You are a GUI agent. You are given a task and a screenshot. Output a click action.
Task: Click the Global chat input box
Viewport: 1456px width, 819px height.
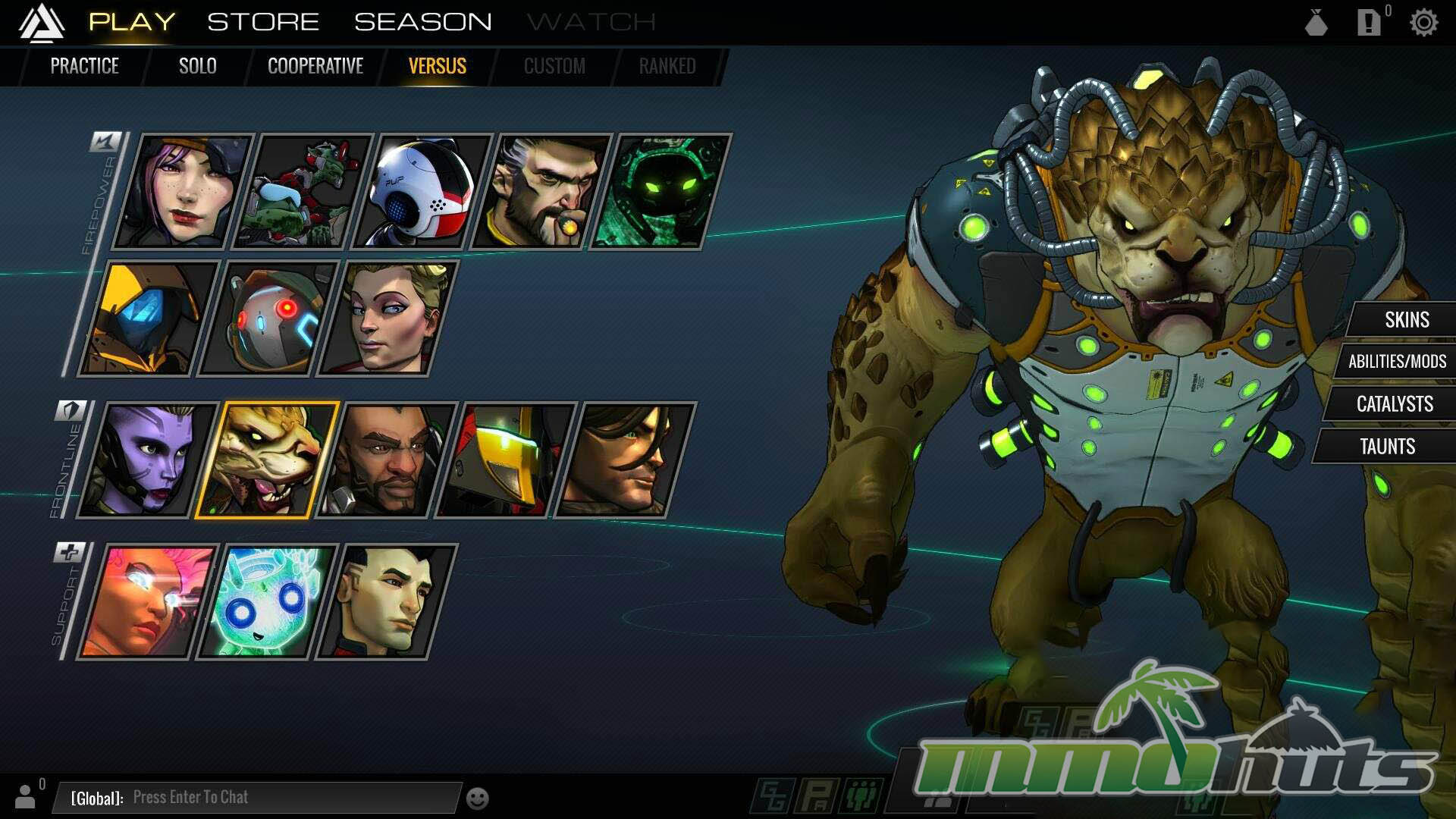click(258, 797)
